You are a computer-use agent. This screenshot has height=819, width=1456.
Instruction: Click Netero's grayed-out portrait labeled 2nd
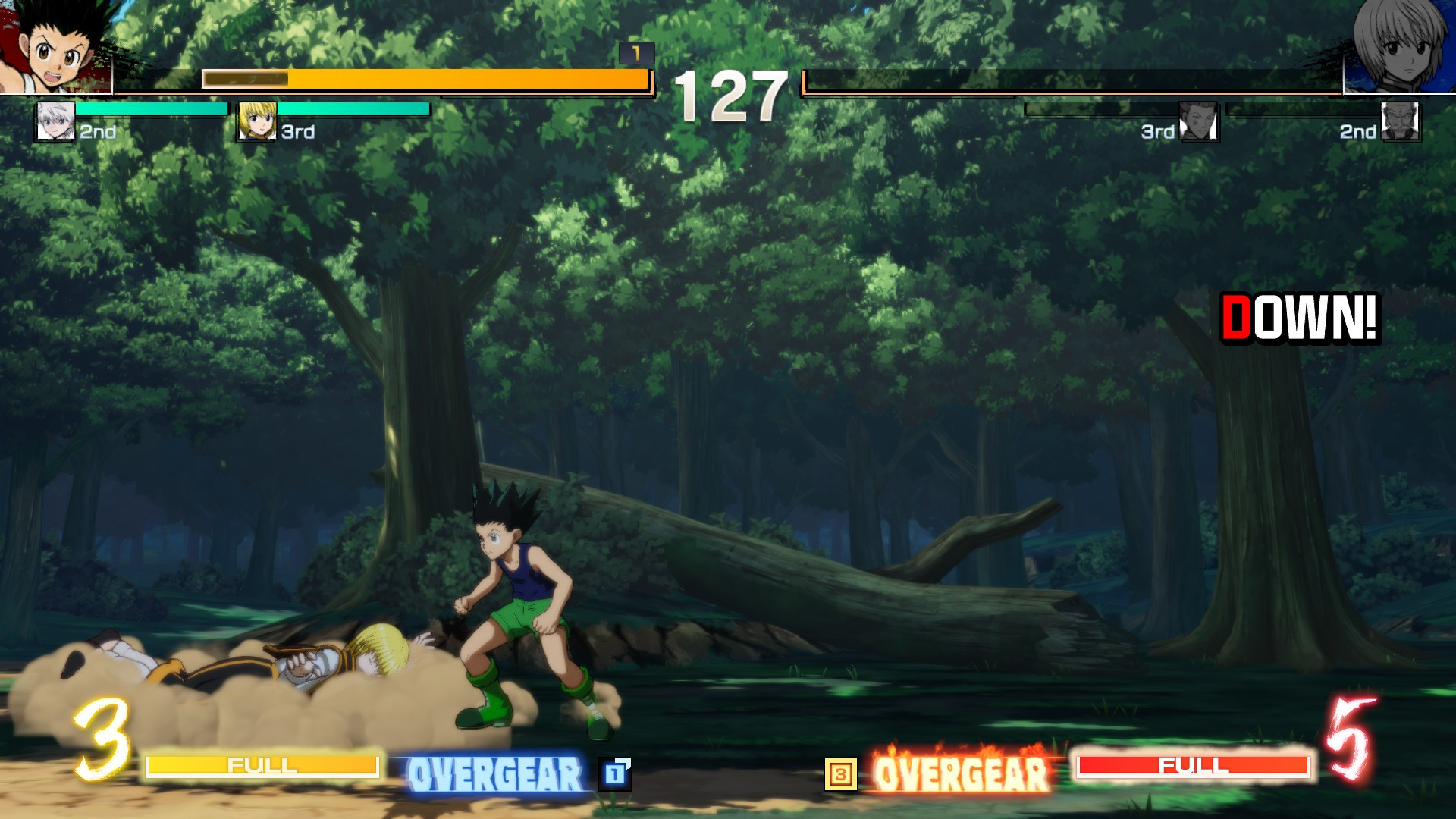pyautogui.click(x=1399, y=121)
